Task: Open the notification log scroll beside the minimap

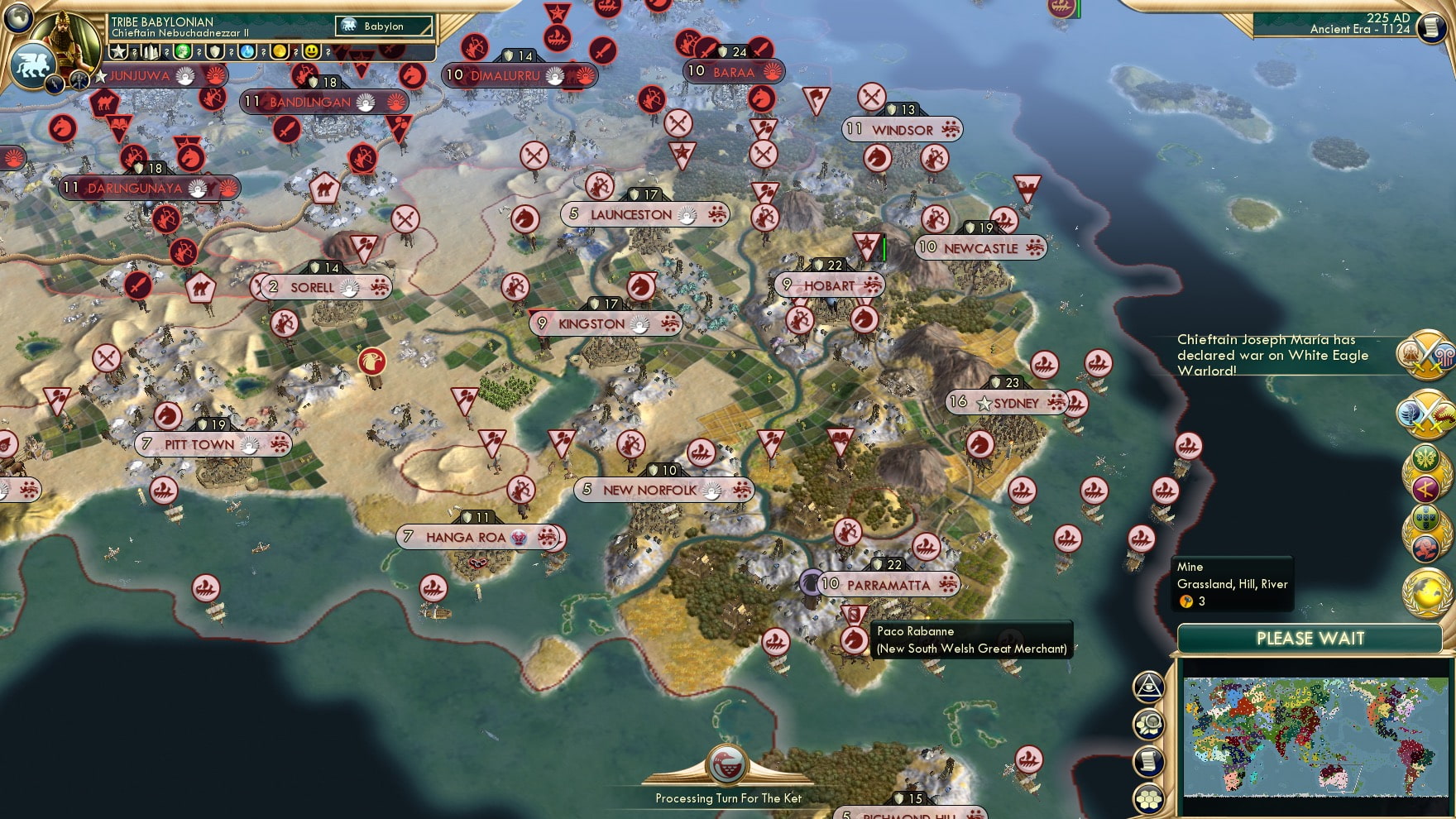Action: 1147,760
